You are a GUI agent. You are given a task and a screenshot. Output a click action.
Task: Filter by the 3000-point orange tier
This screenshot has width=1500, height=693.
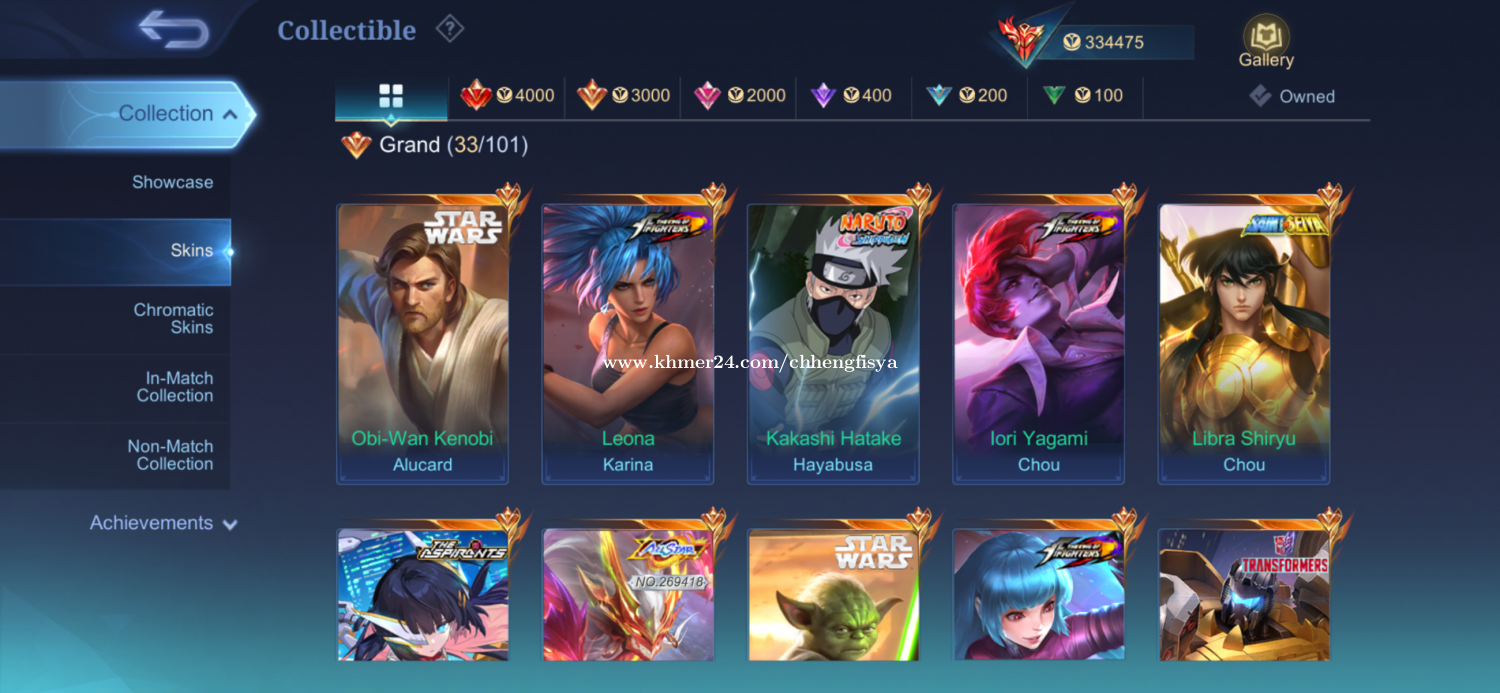click(x=623, y=96)
